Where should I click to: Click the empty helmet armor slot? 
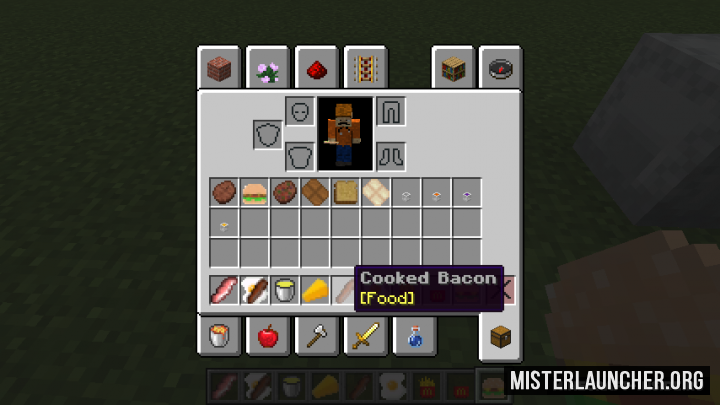point(300,111)
